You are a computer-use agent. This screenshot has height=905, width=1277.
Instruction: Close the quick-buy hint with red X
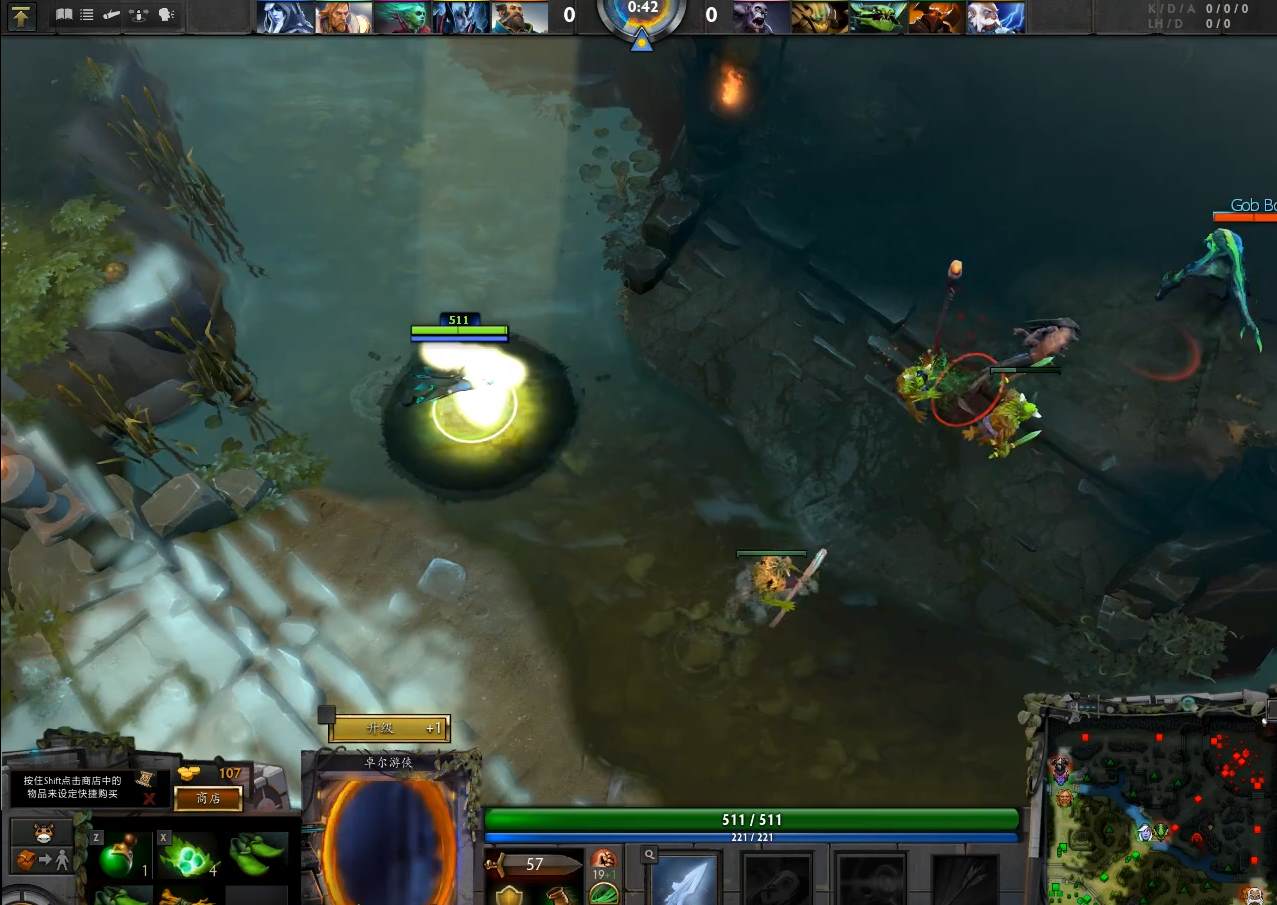(149, 798)
